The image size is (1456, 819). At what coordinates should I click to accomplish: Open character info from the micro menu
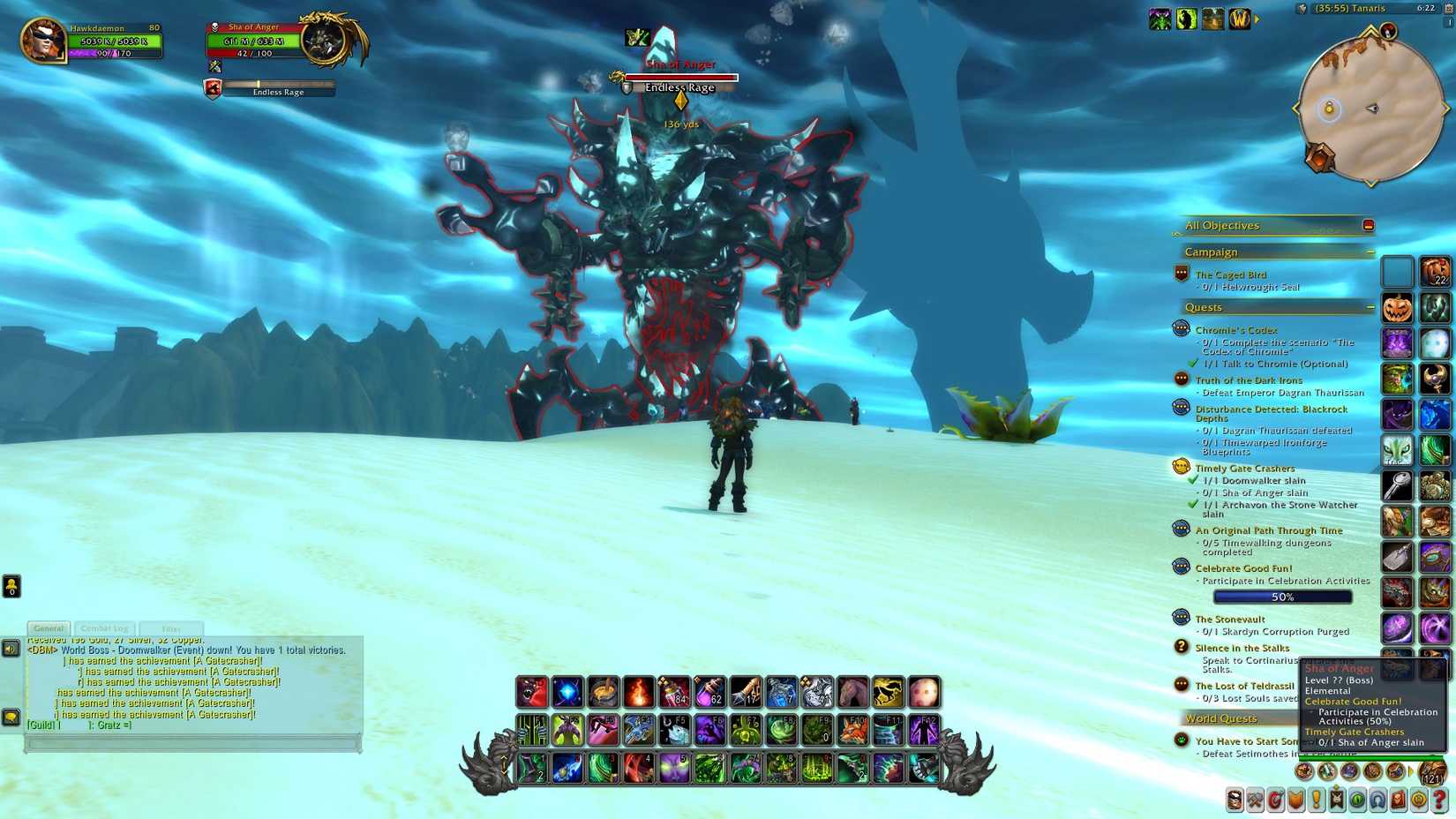pyautogui.click(x=1234, y=800)
